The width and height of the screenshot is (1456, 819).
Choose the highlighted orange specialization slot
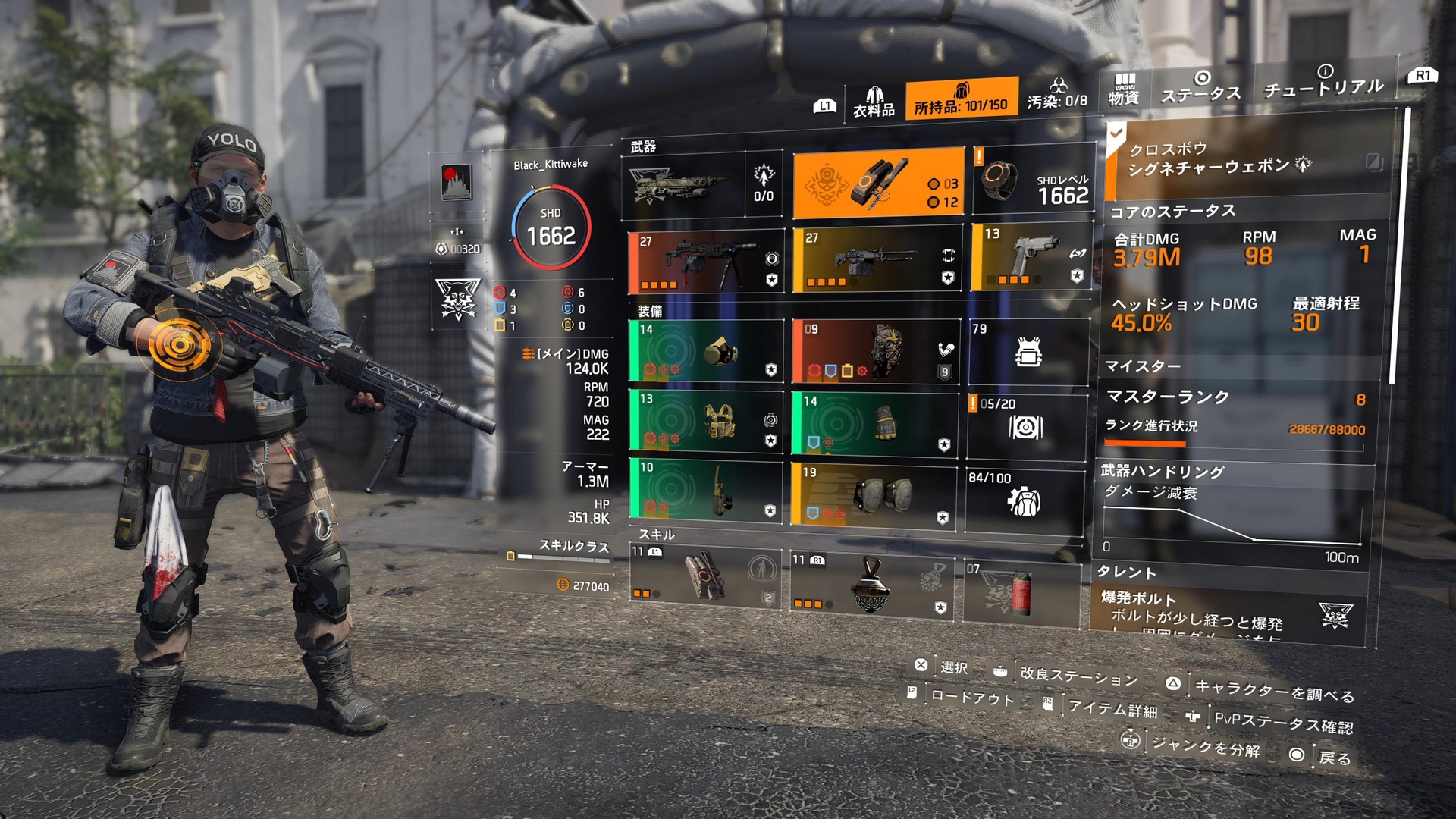point(878,184)
